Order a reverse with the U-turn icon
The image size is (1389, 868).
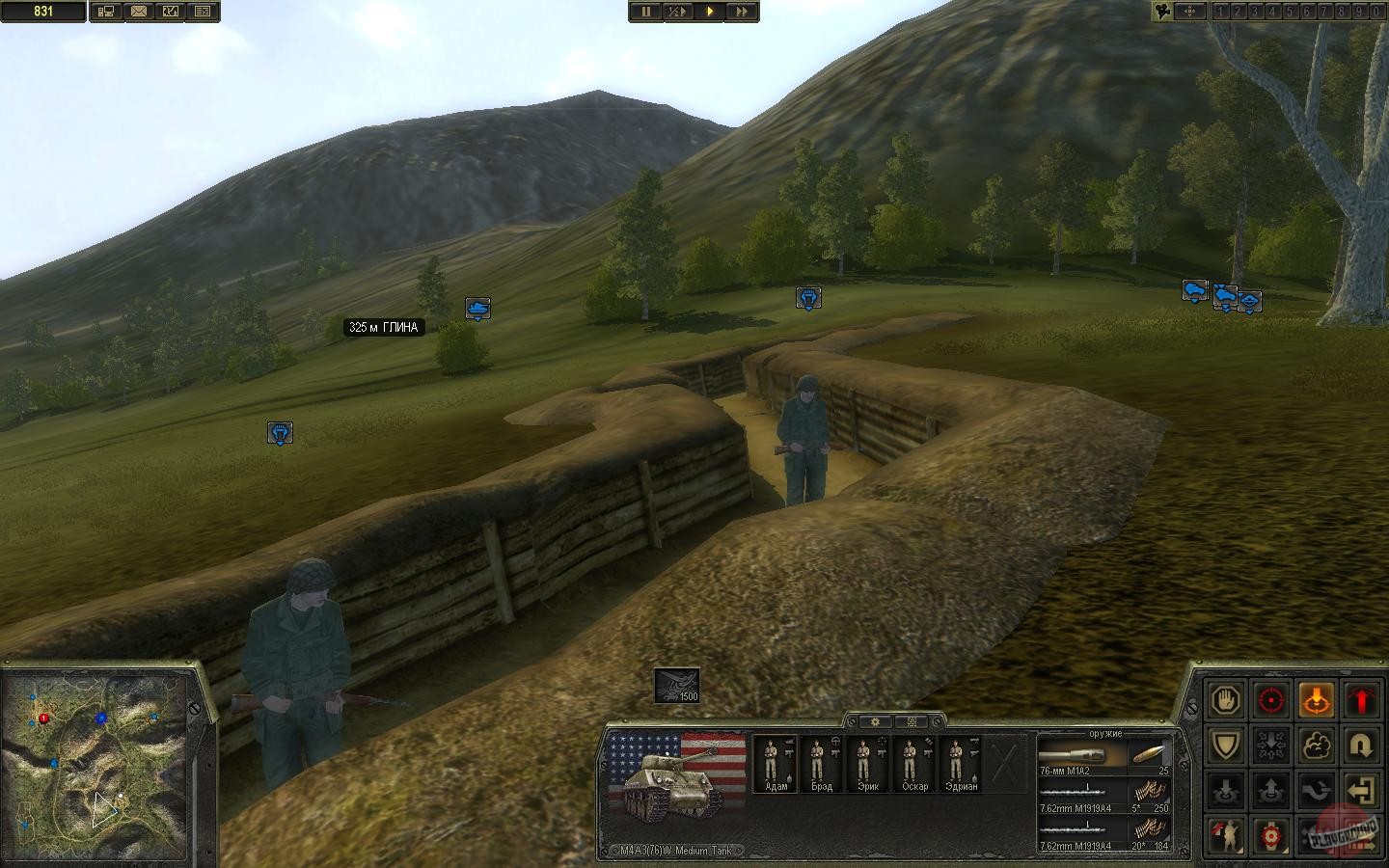(x=1363, y=745)
